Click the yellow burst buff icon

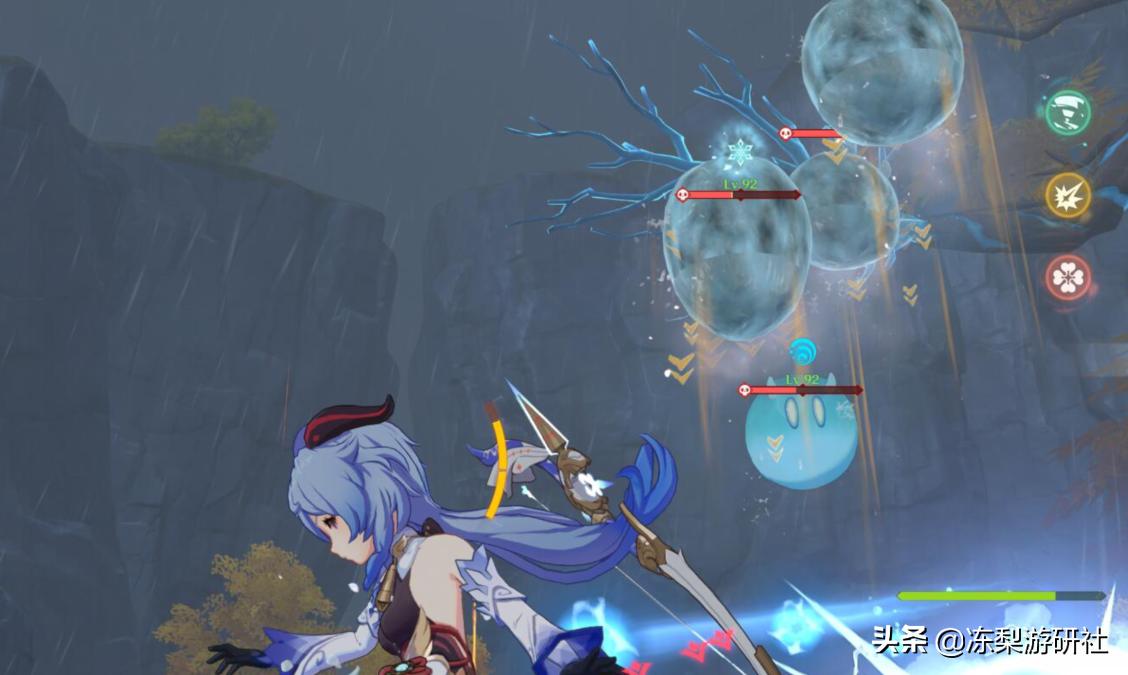(x=1067, y=194)
